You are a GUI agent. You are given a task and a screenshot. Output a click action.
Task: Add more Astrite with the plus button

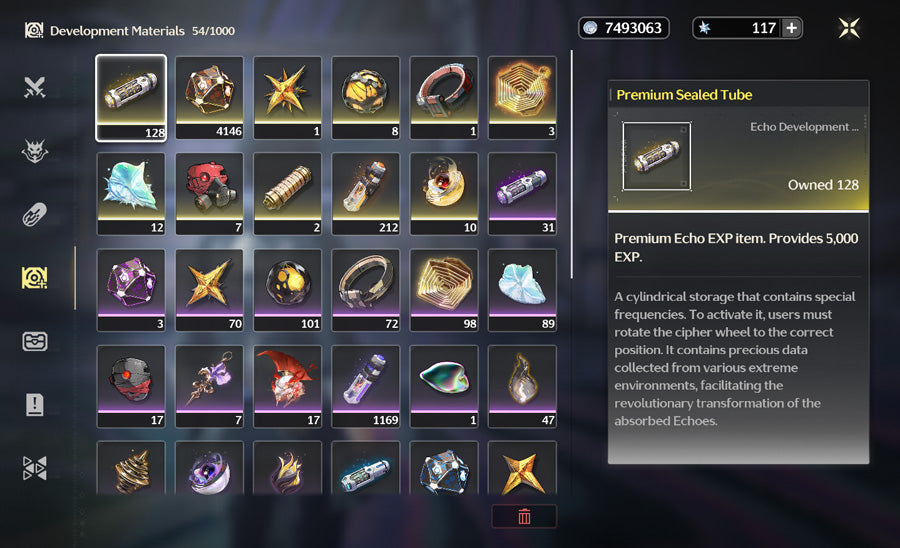coord(791,28)
